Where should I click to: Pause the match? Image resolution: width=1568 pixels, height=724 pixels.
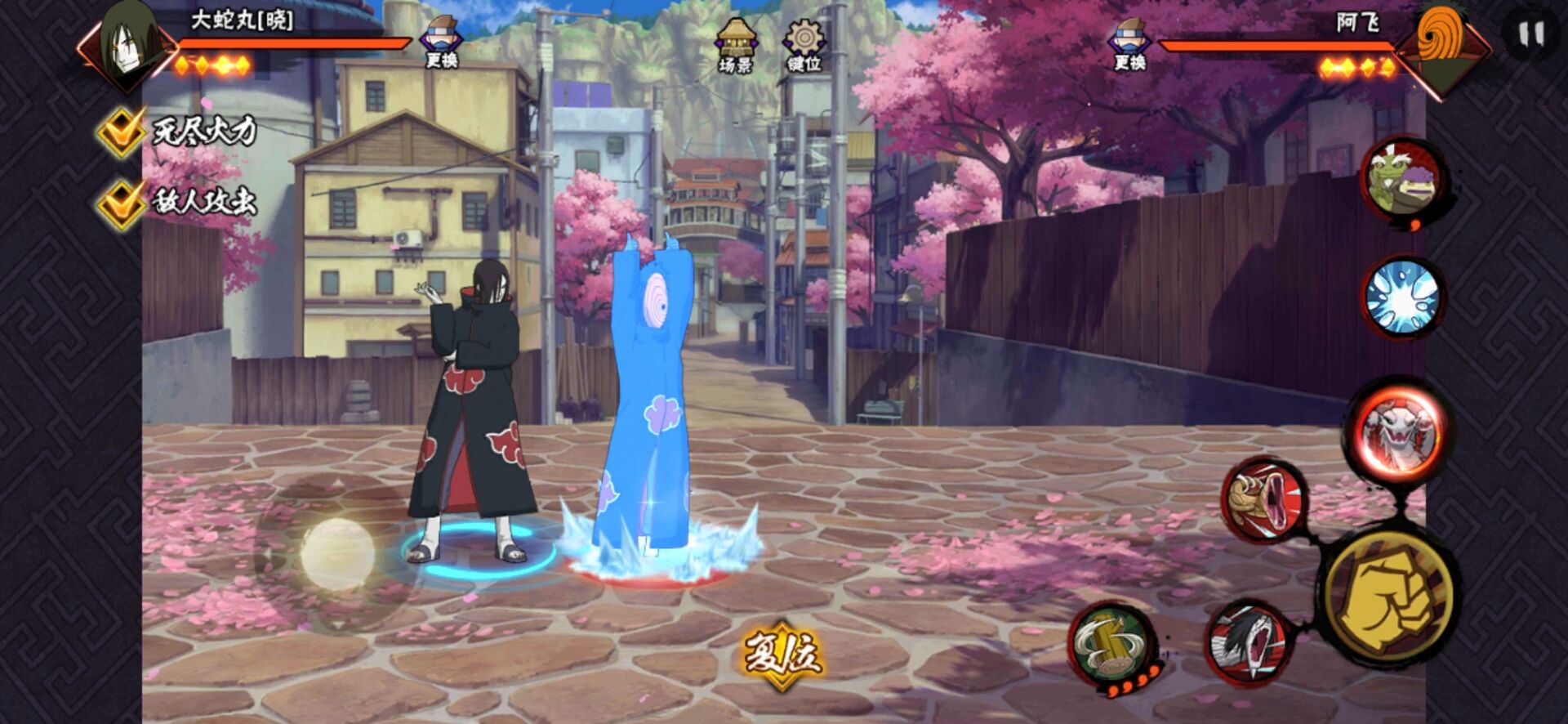tap(1530, 35)
